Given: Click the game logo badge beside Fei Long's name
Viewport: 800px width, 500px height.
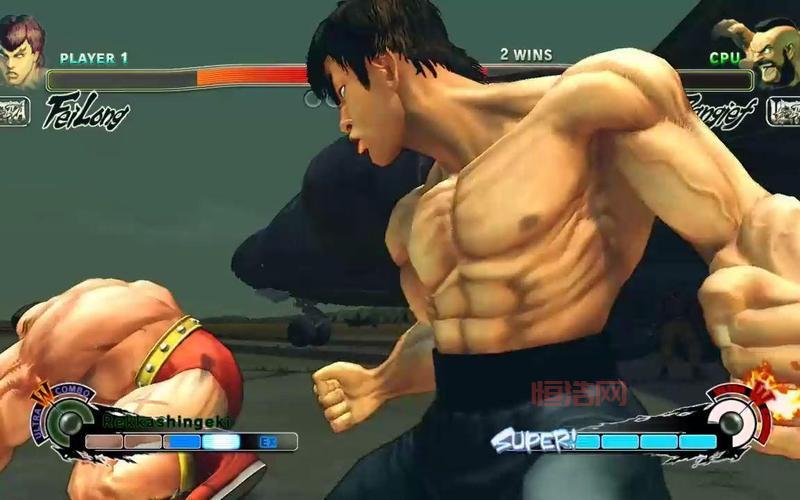Looking at the screenshot, I should click(15, 110).
